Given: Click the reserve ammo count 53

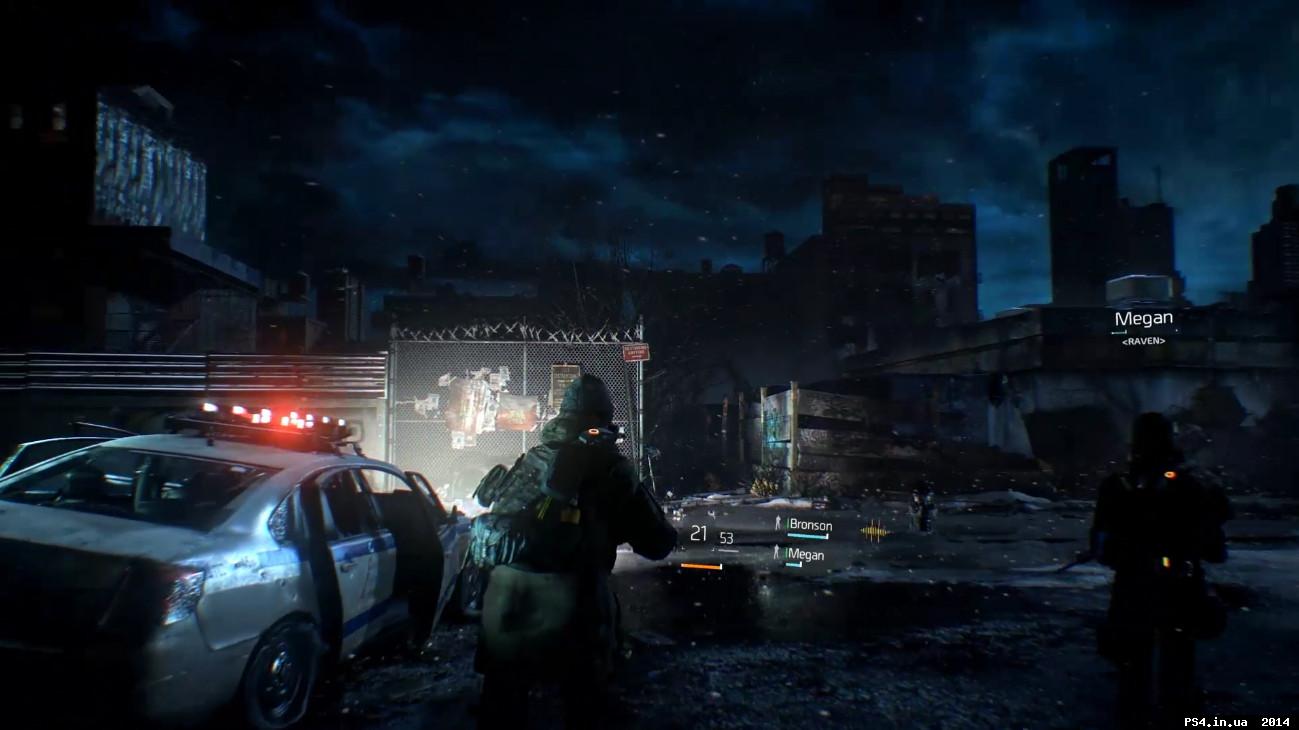Looking at the screenshot, I should [x=726, y=538].
